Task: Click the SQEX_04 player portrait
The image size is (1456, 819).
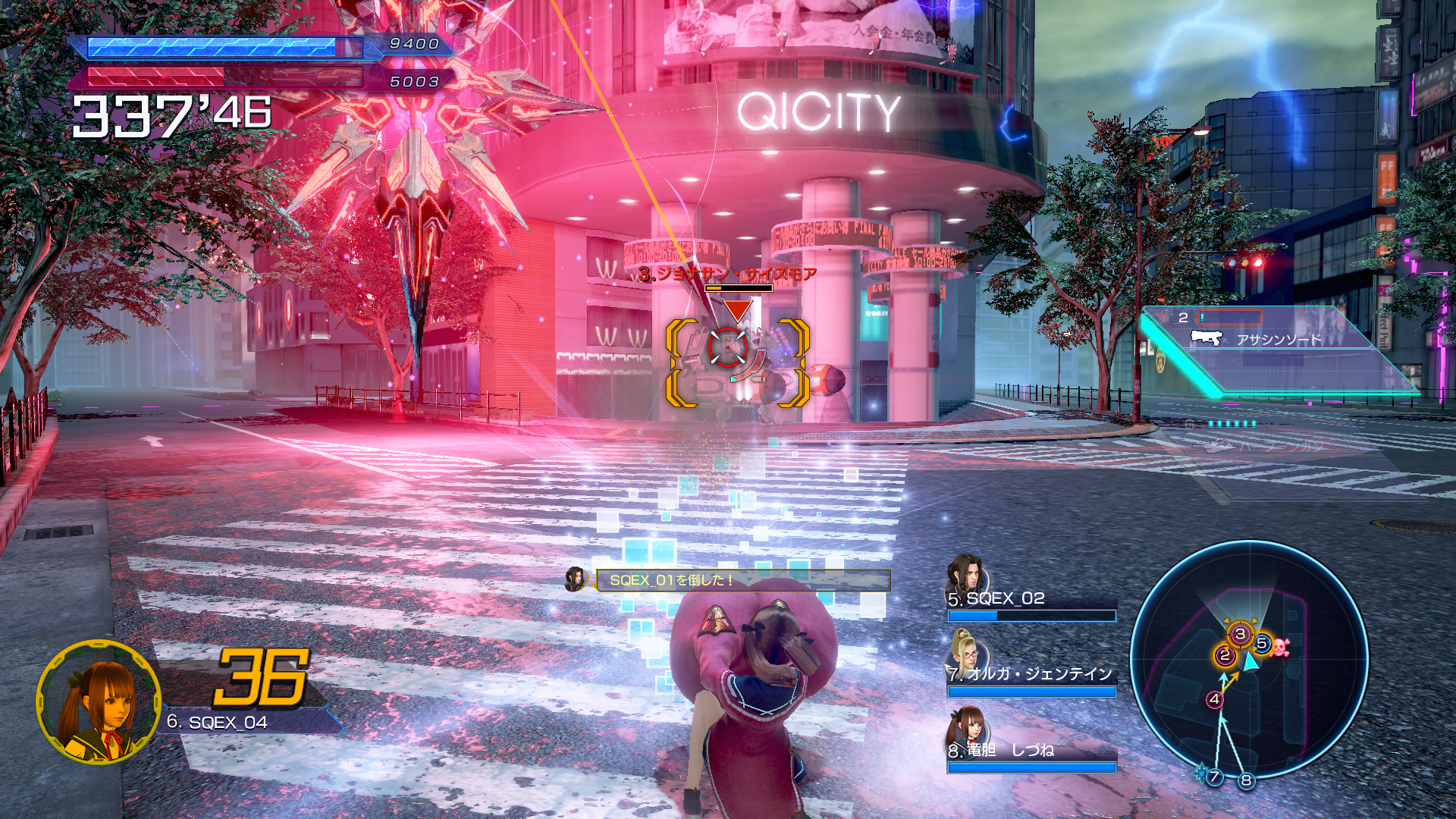Action: [x=99, y=702]
